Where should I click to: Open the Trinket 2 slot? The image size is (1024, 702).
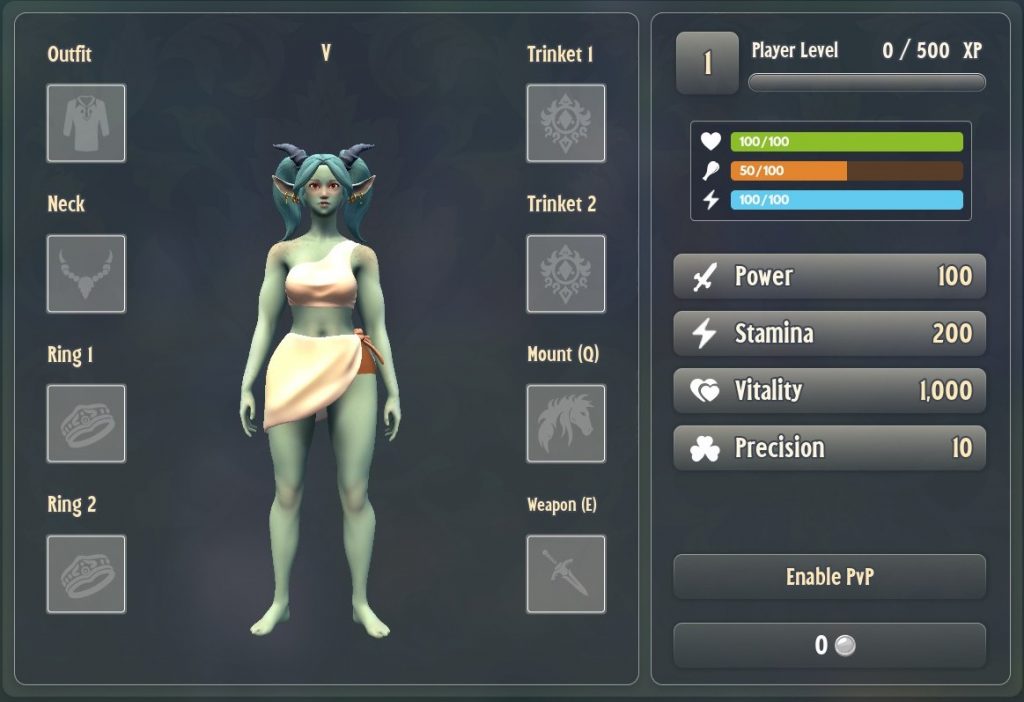[566, 274]
